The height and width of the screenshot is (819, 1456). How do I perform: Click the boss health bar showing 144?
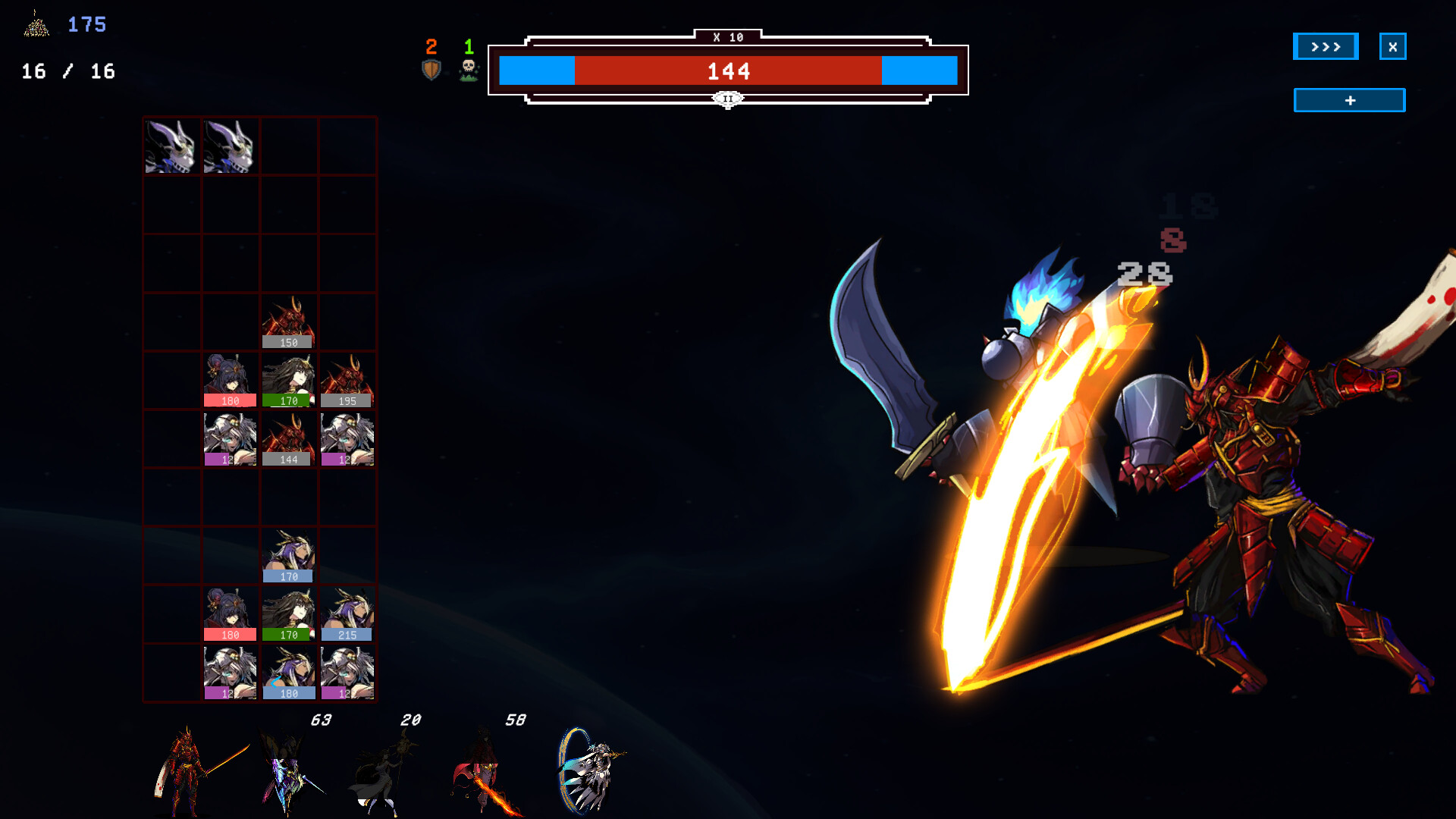tap(728, 72)
